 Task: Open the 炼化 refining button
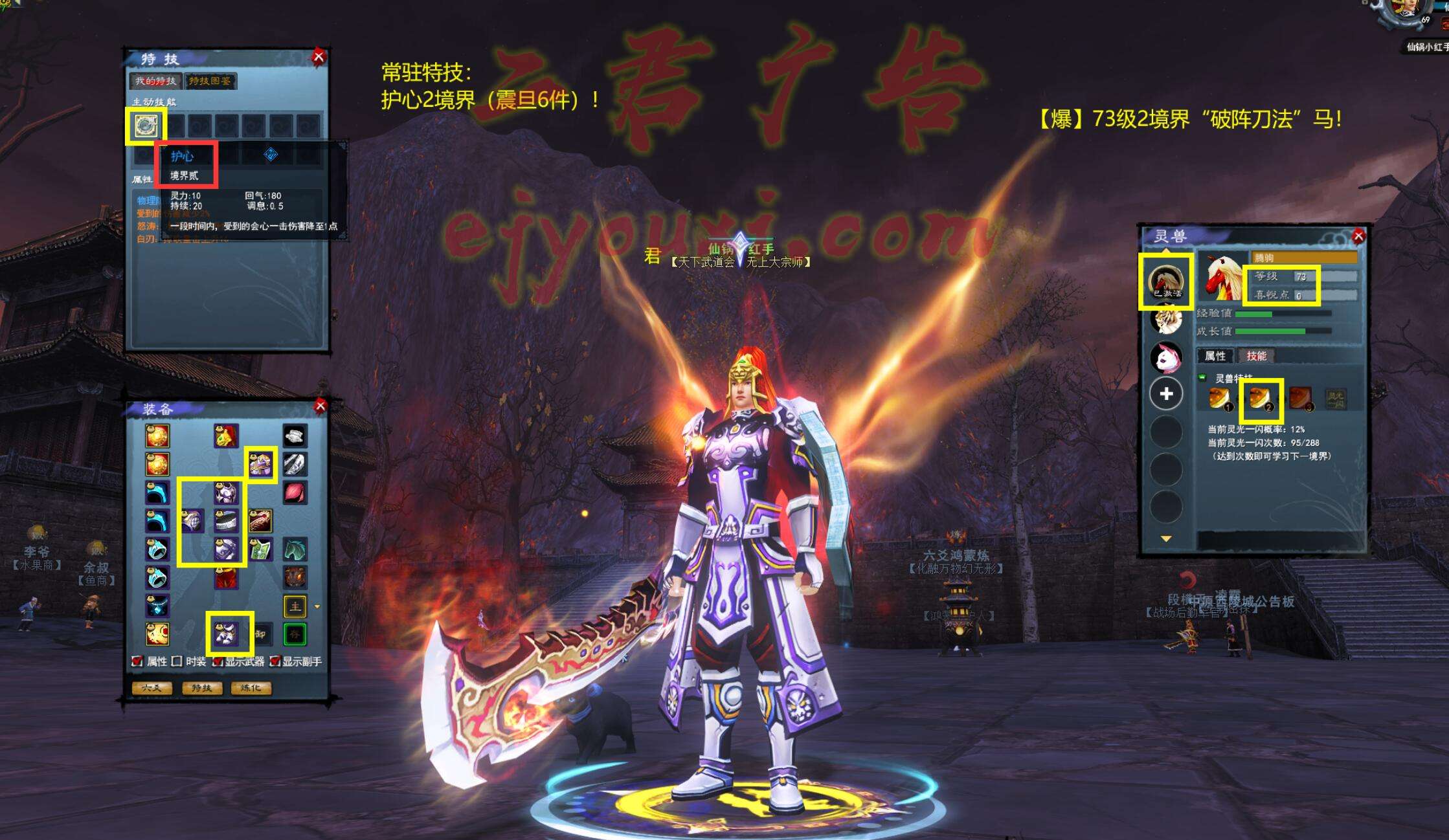click(x=251, y=688)
